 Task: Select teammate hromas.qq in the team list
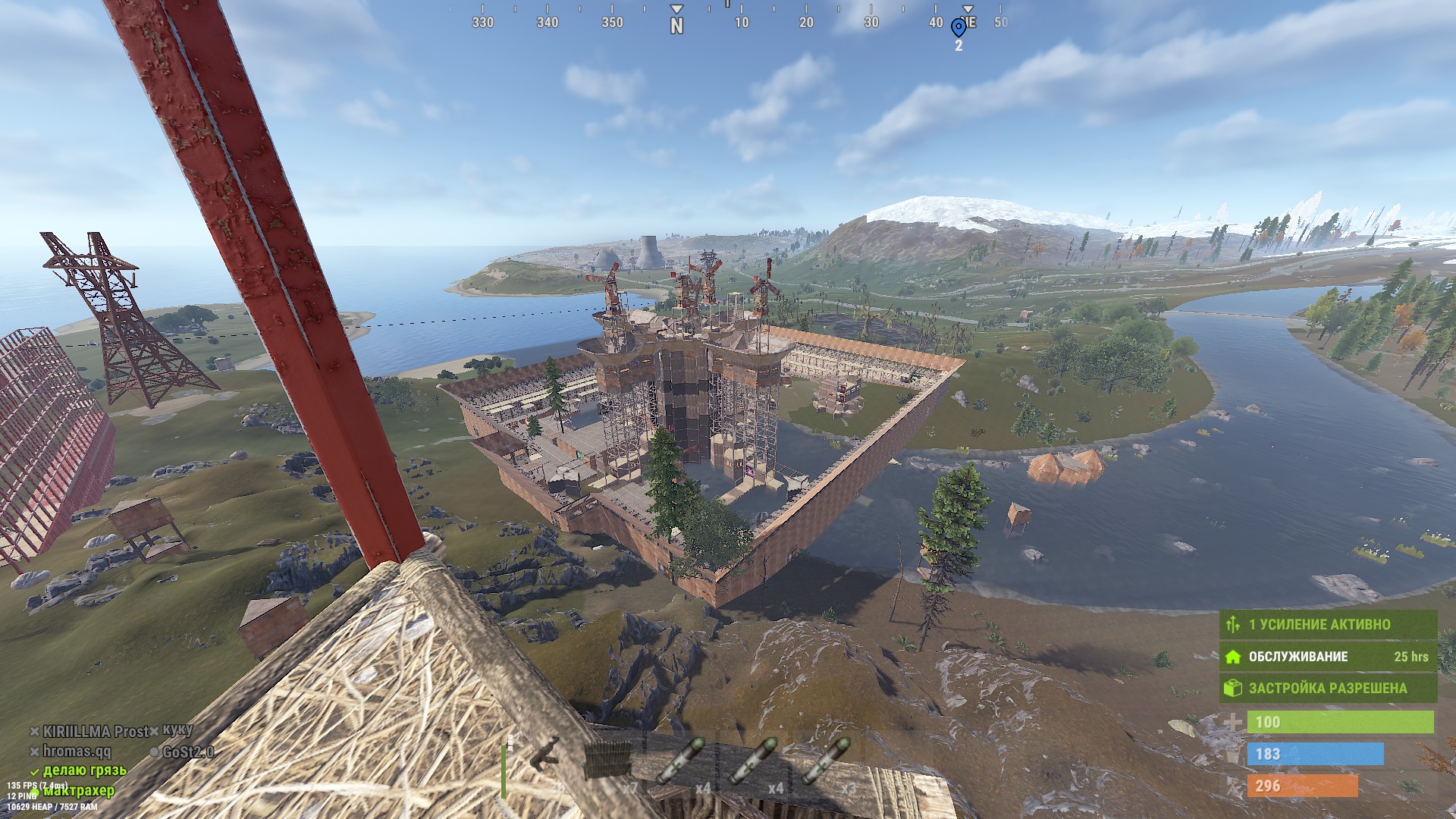tap(77, 752)
